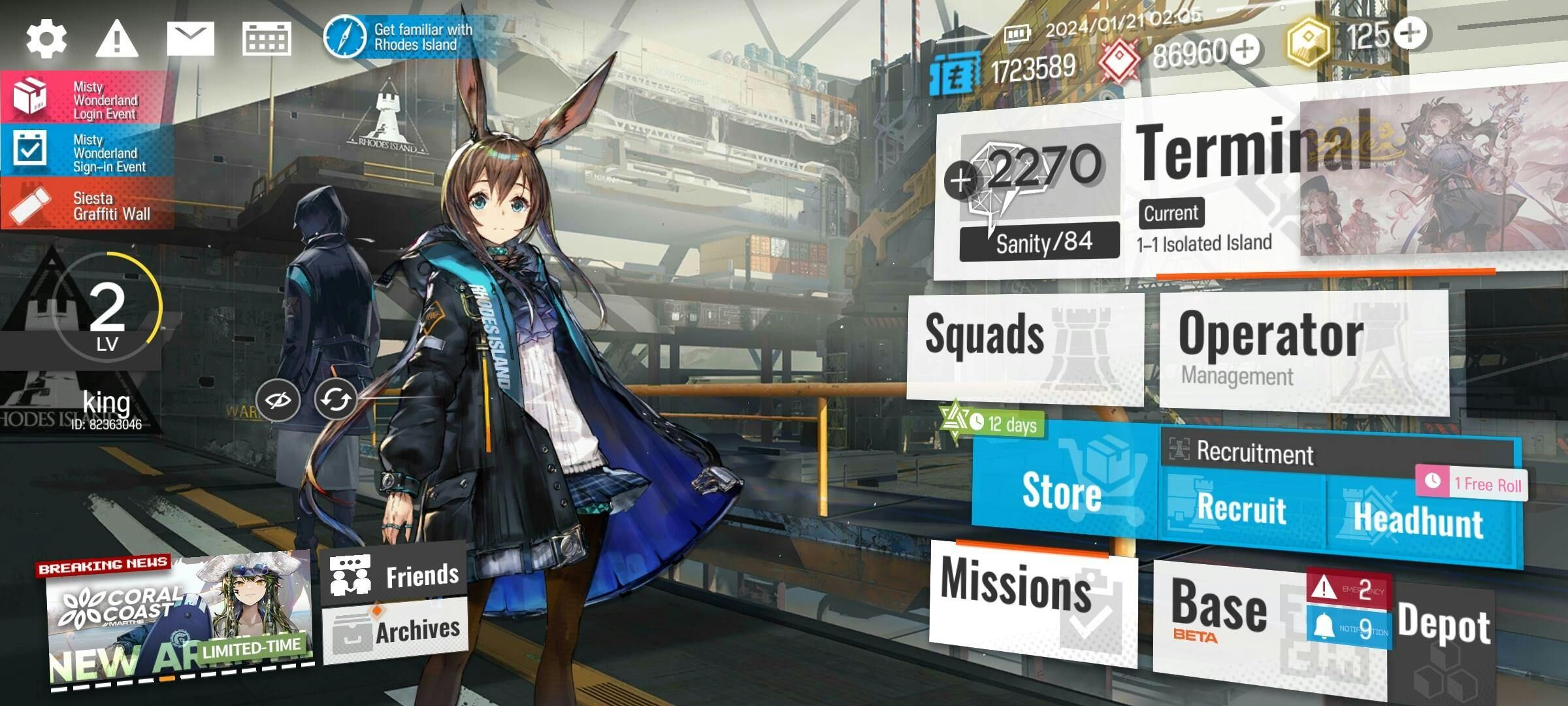Screen dimensions: 1568x706
Task: Go to Headhunt
Action: tap(1418, 520)
